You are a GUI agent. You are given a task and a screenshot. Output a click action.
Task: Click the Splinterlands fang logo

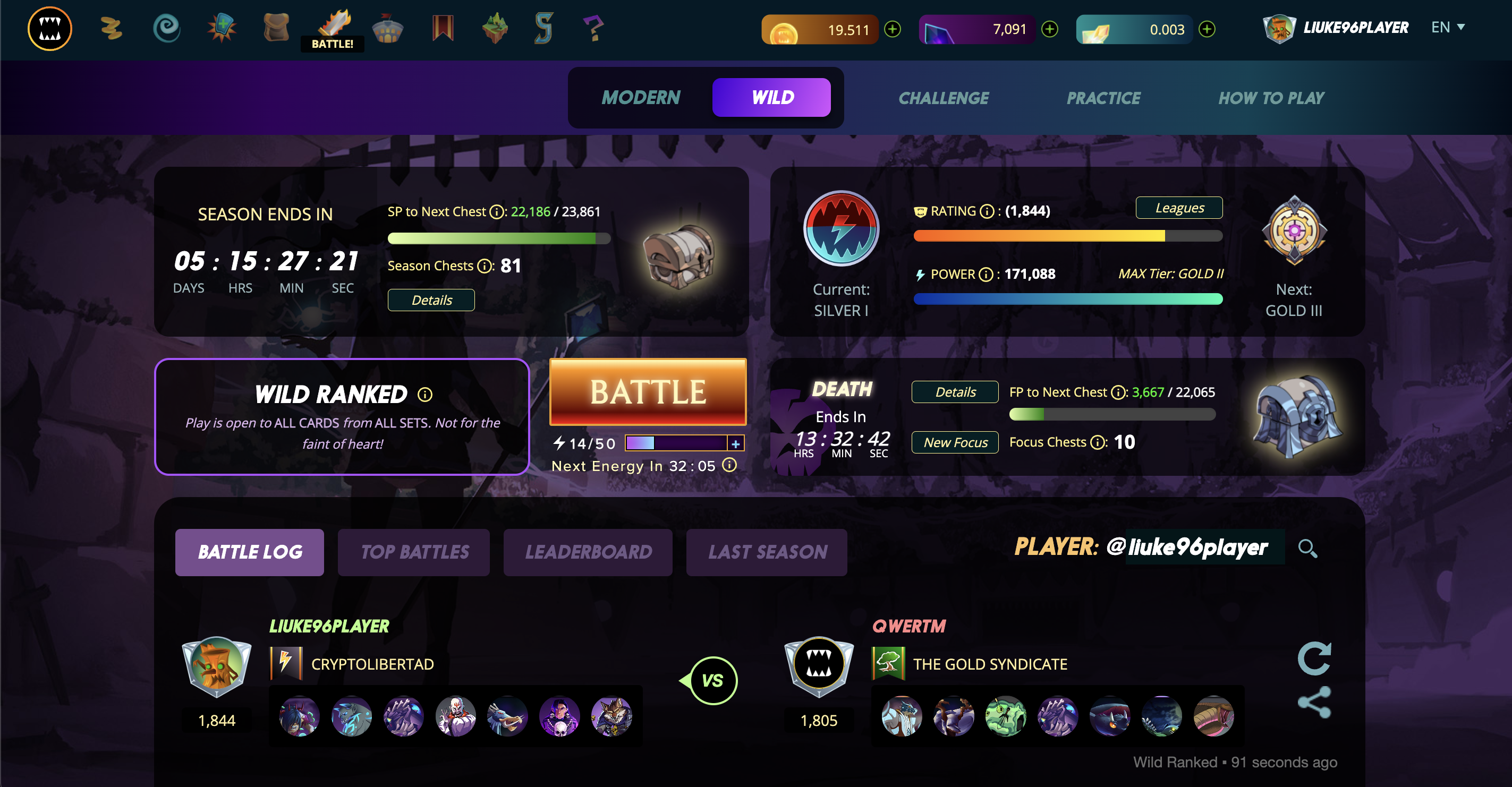(49, 28)
